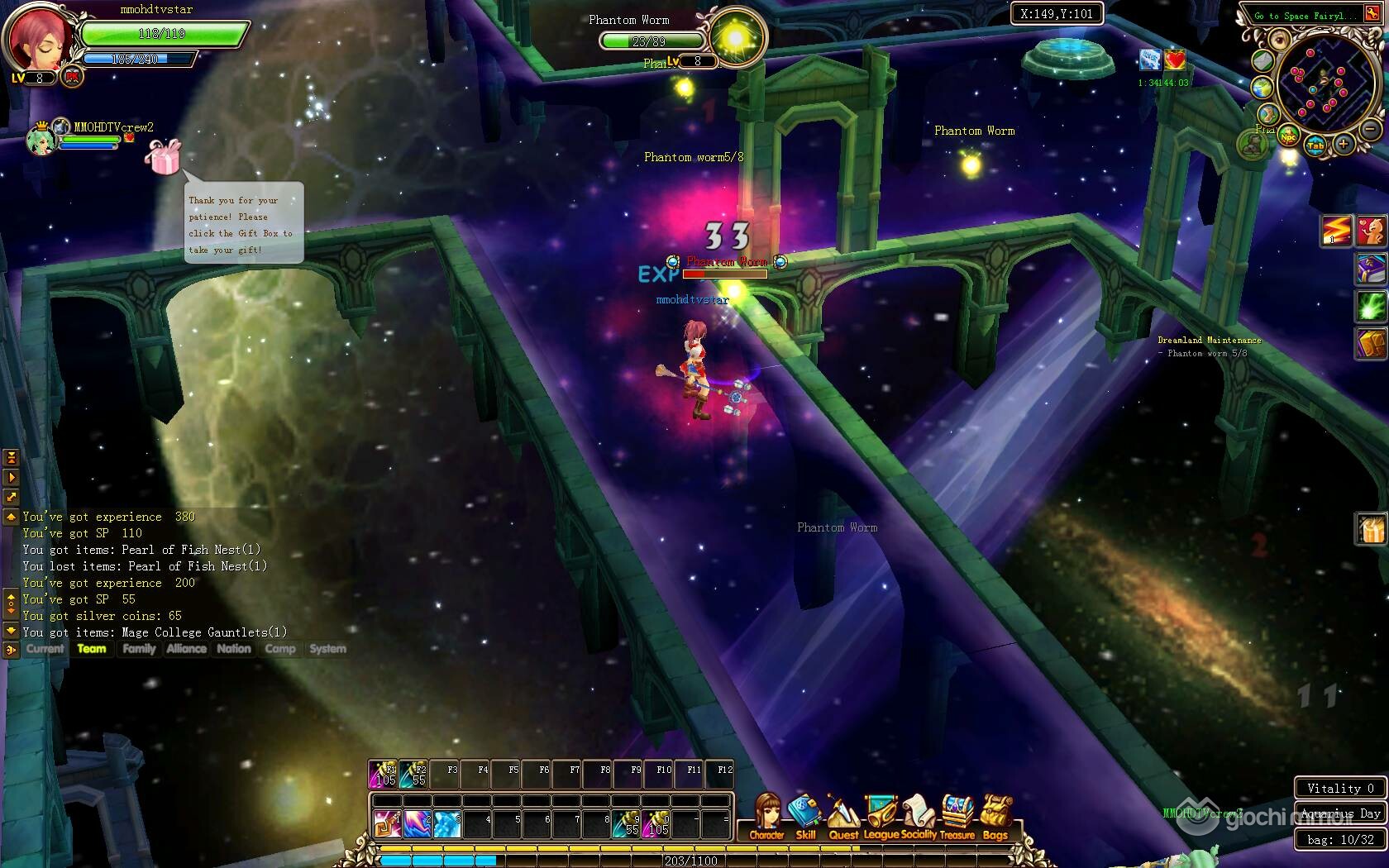Open the Character menu

(x=767, y=816)
